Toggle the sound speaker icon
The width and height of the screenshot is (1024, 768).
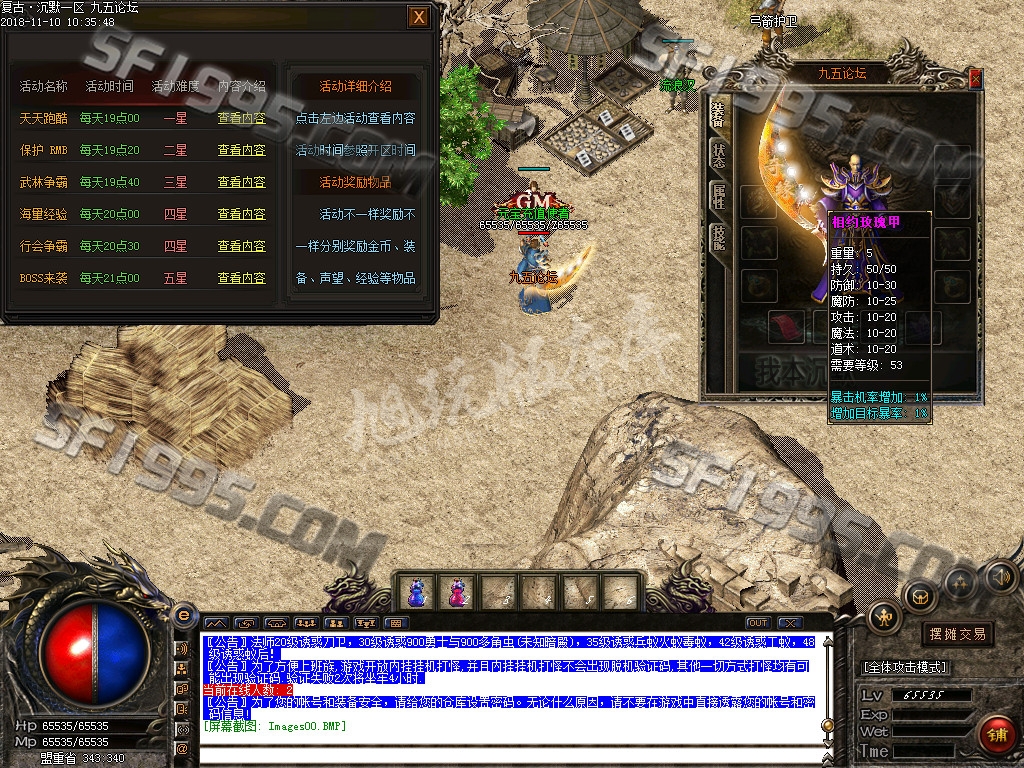pyautogui.click(x=1000, y=577)
